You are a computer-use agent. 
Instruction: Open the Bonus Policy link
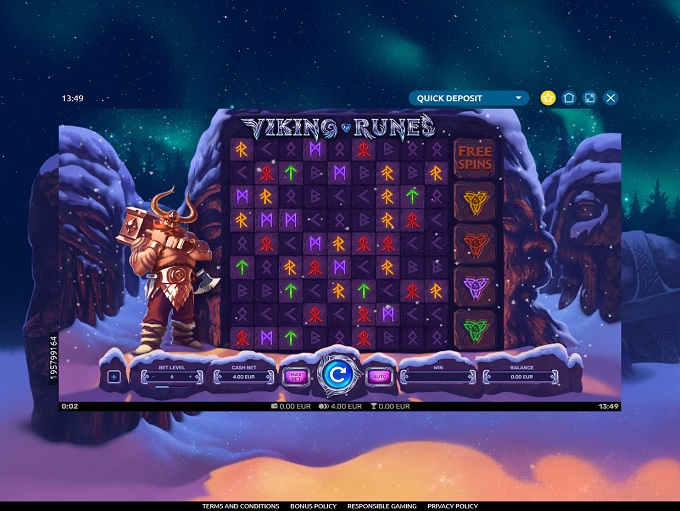point(312,506)
